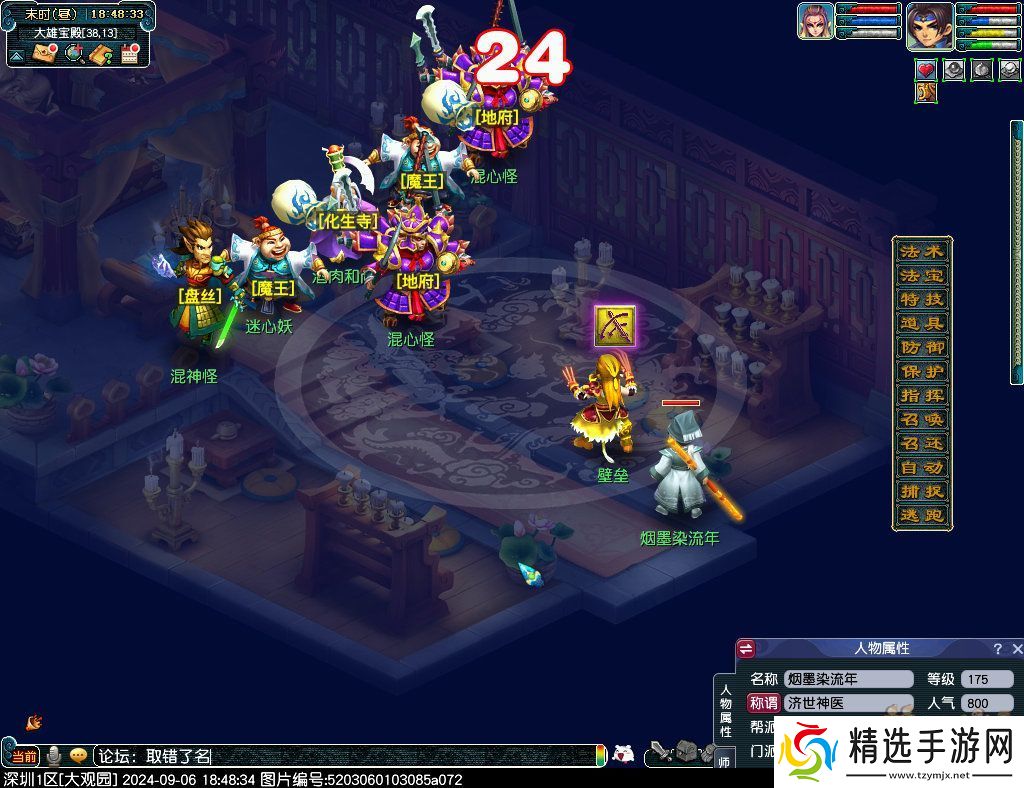Close the 人物属性 character panel

click(x=1016, y=649)
